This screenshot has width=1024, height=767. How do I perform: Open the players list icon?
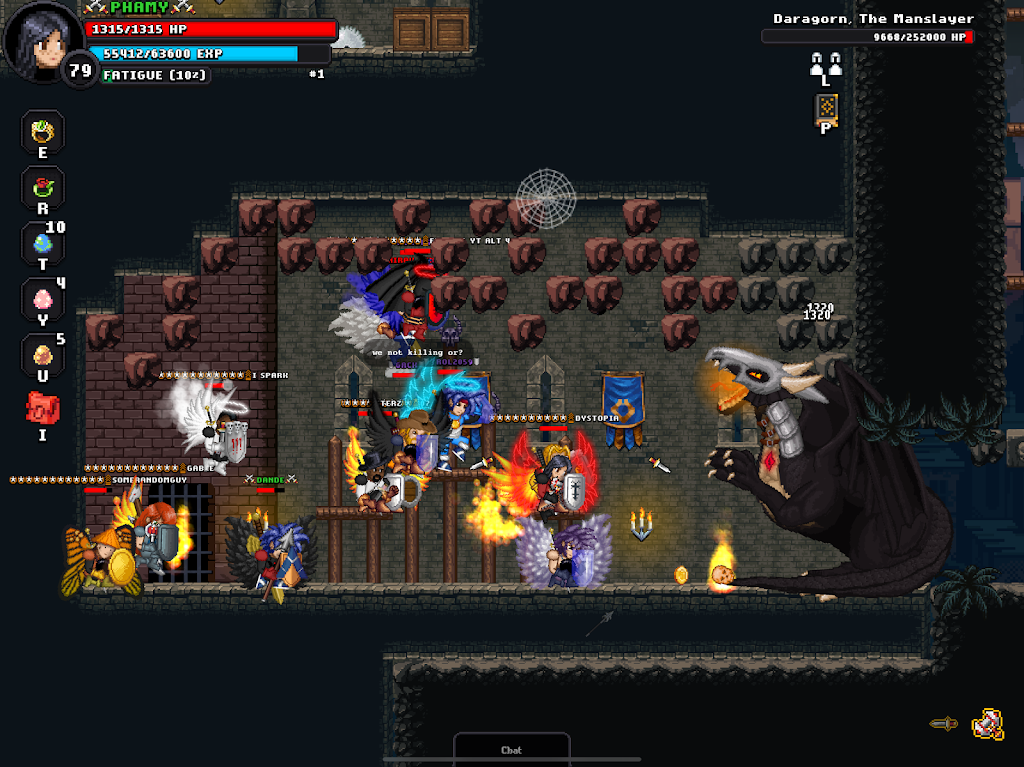pyautogui.click(x=825, y=64)
